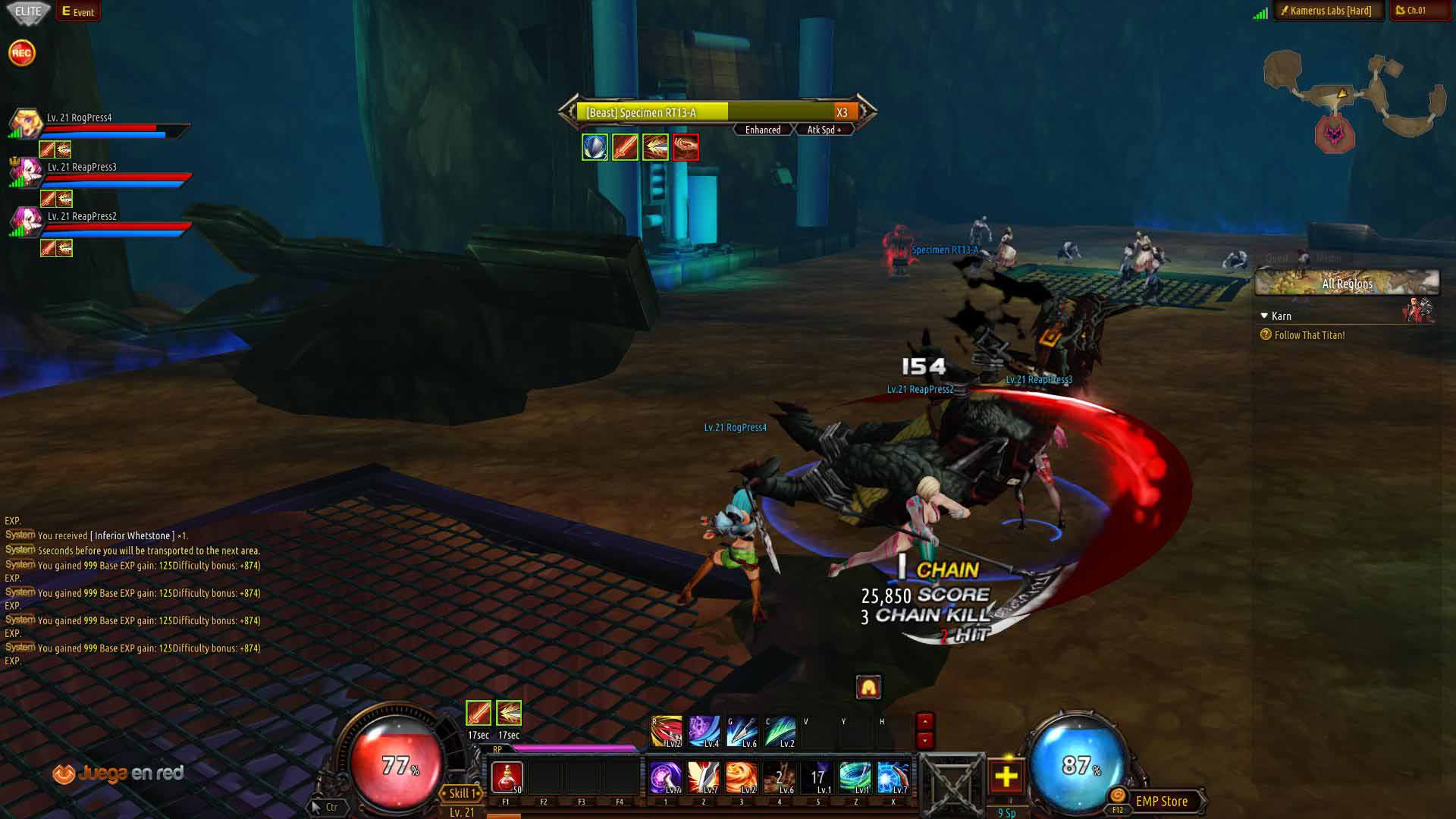Click the Skill 1 preset label
Image resolution: width=1456 pixels, height=819 pixels.
tap(462, 793)
